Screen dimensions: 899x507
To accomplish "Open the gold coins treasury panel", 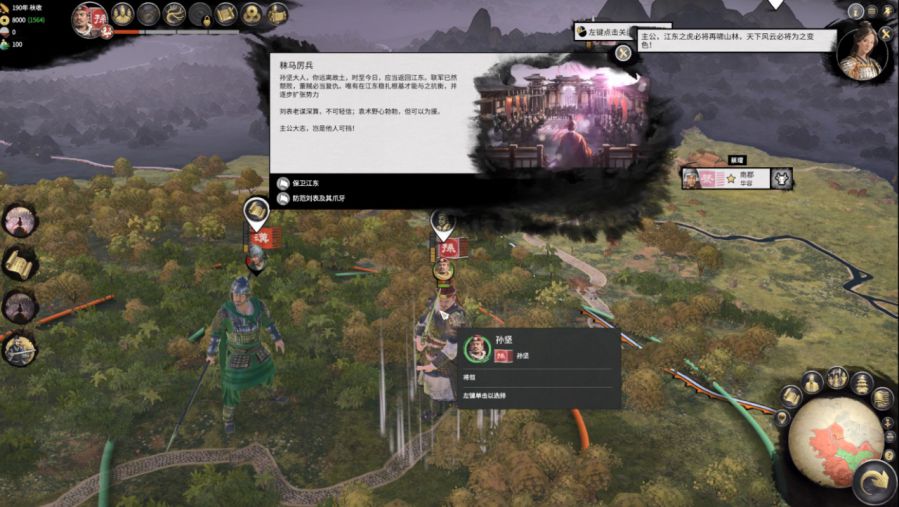I will coord(252,14).
